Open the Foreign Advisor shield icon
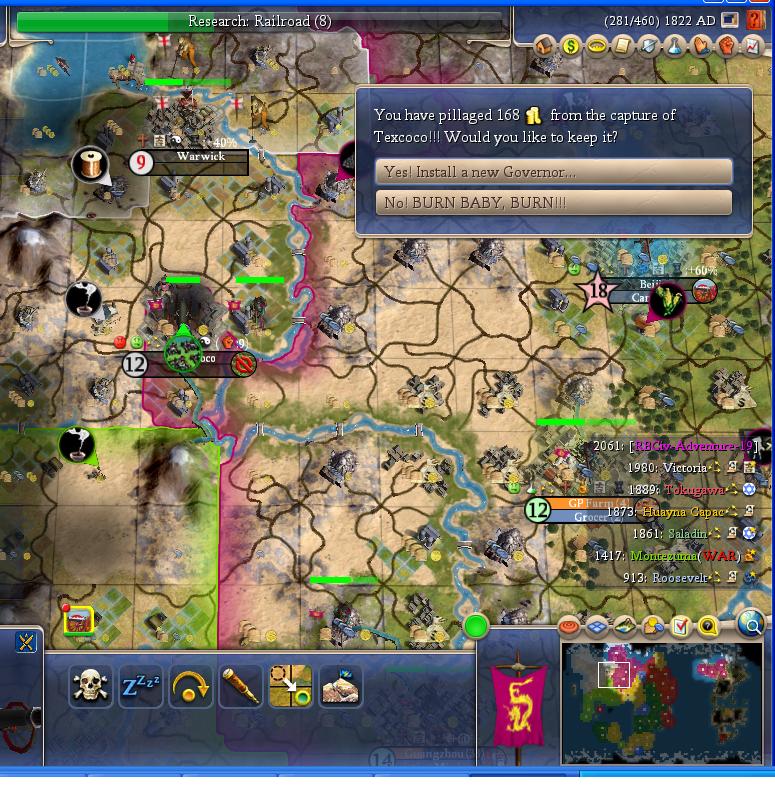Screen dimensions: 775x800 tap(649, 46)
